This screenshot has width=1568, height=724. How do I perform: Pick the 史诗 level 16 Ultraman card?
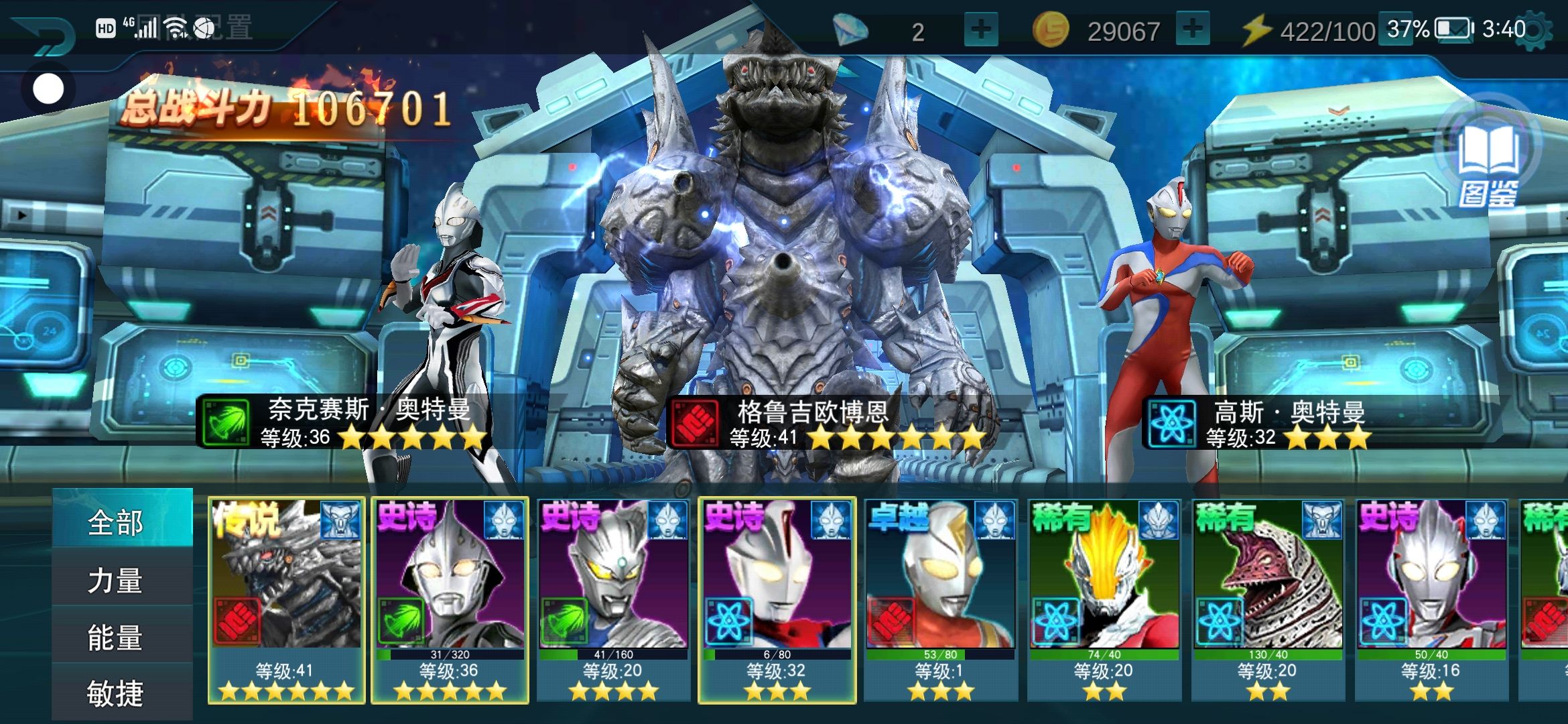[x=1431, y=600]
